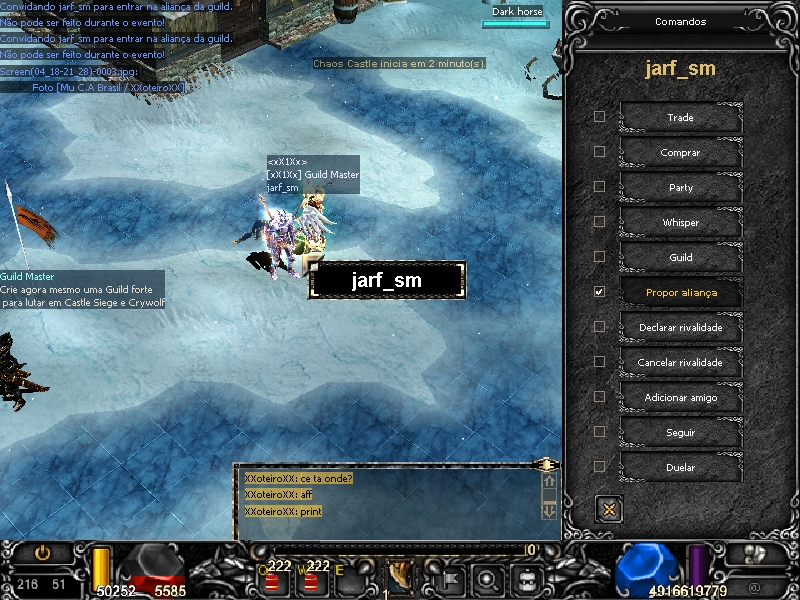
Task: Select Propor aliança command
Action: 680,292
